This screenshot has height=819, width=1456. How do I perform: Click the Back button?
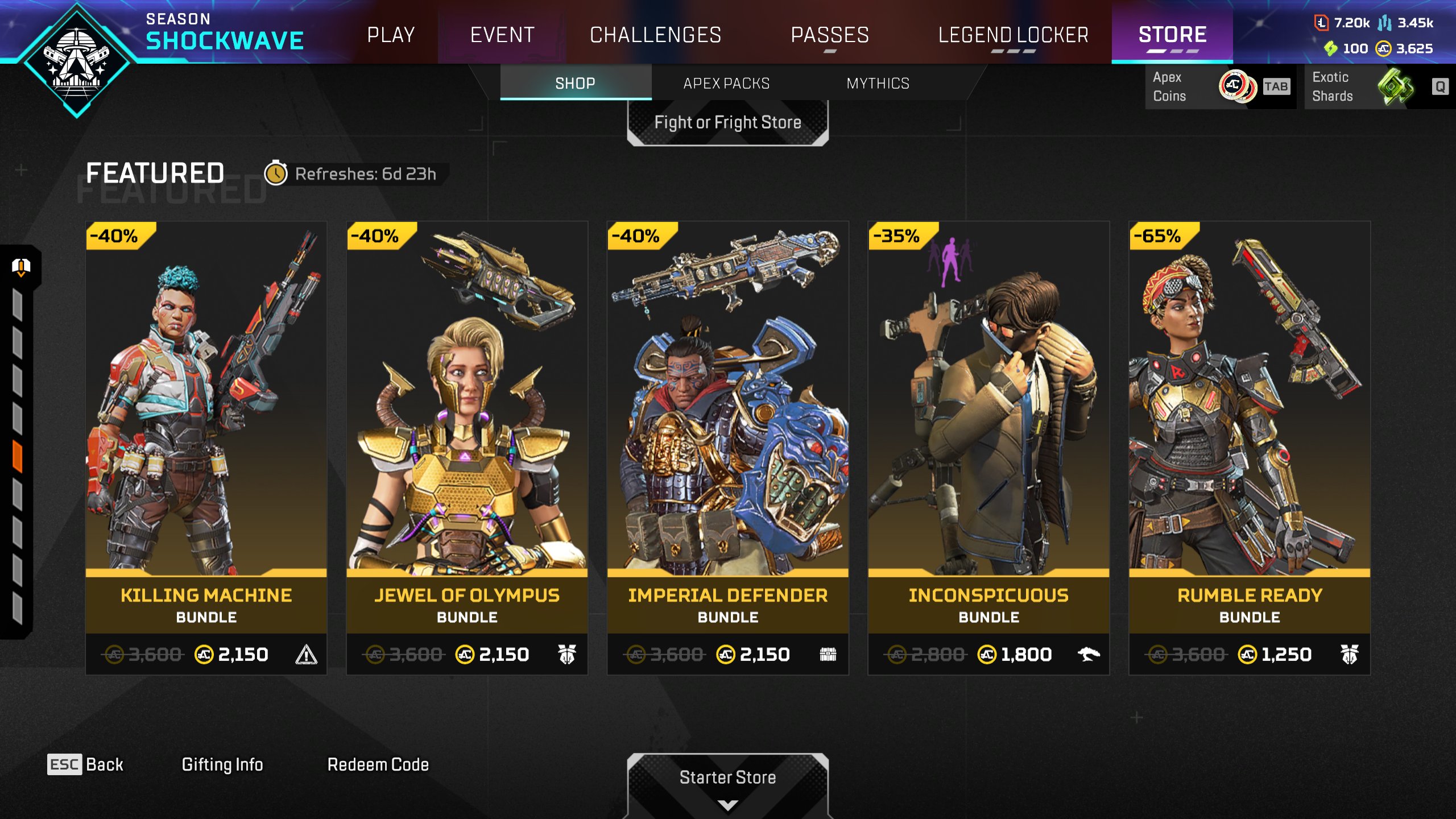86,764
